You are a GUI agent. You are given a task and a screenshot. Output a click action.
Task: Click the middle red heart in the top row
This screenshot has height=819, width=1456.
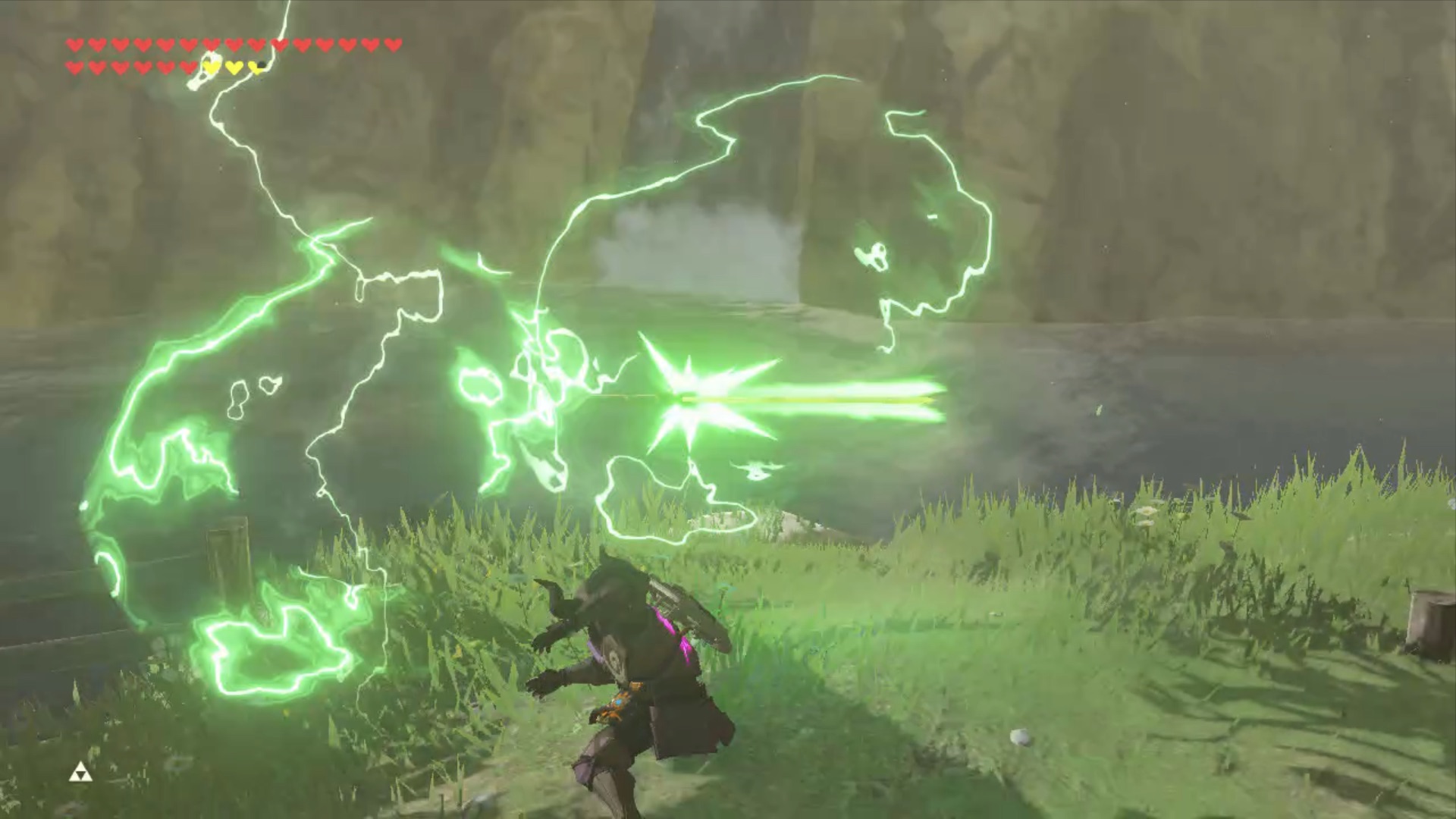coord(234,44)
